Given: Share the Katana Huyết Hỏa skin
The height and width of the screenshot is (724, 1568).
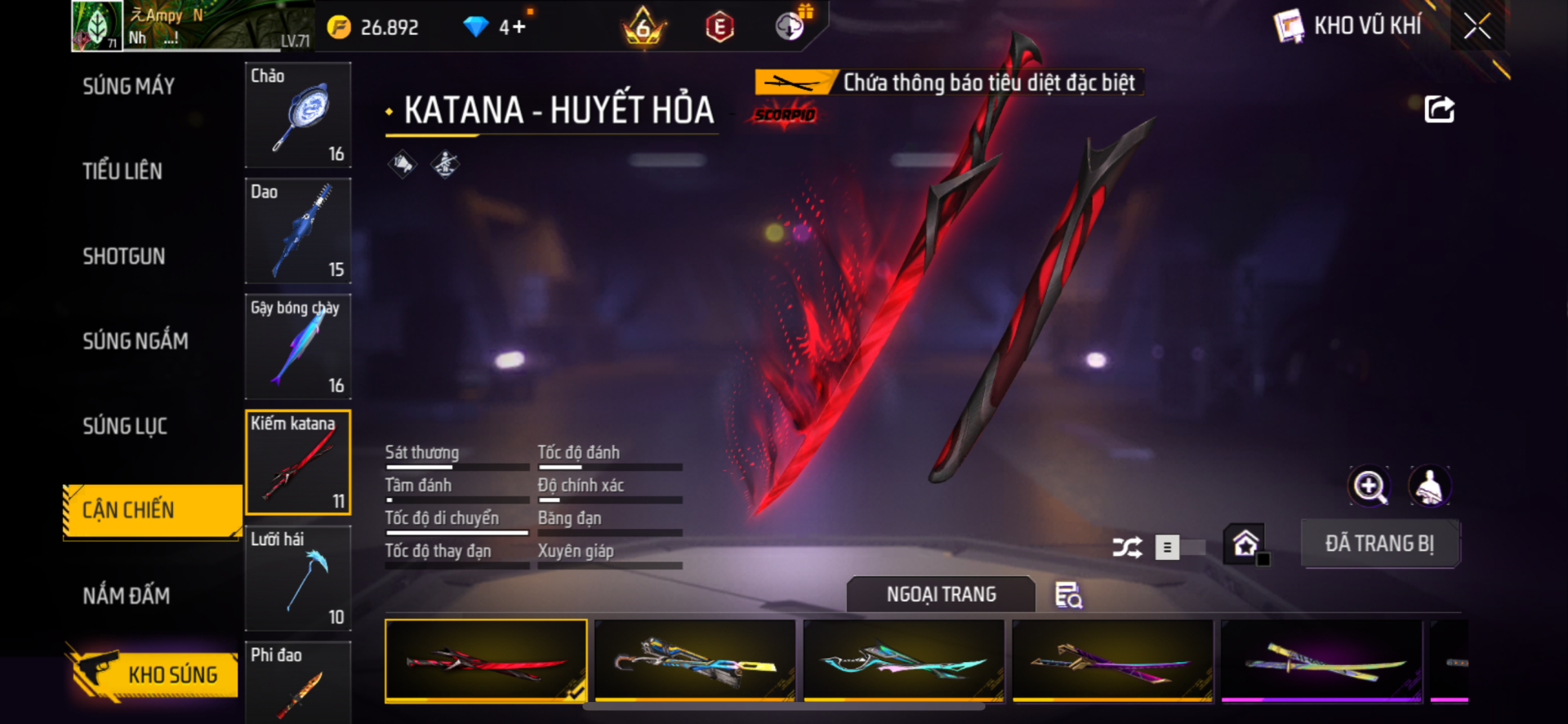Looking at the screenshot, I should (1439, 109).
